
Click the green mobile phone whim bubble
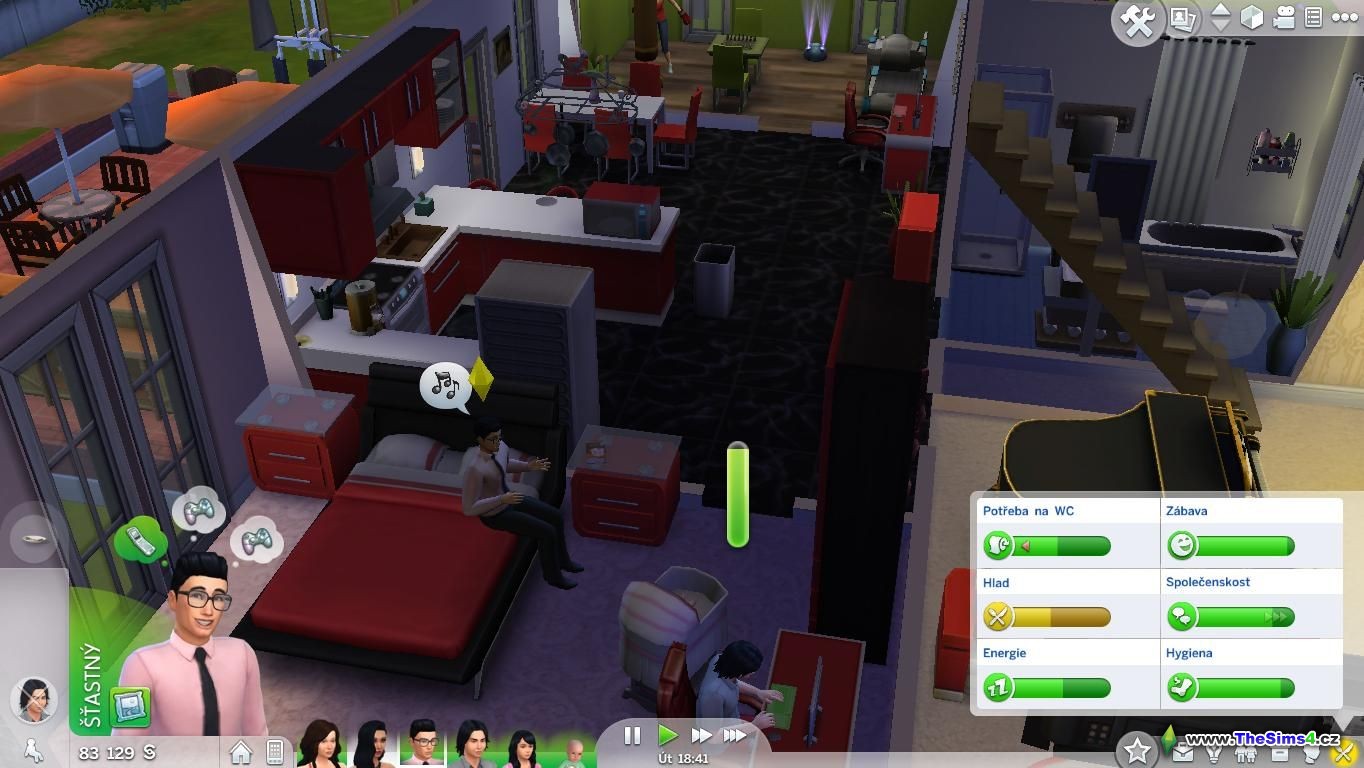(x=140, y=541)
